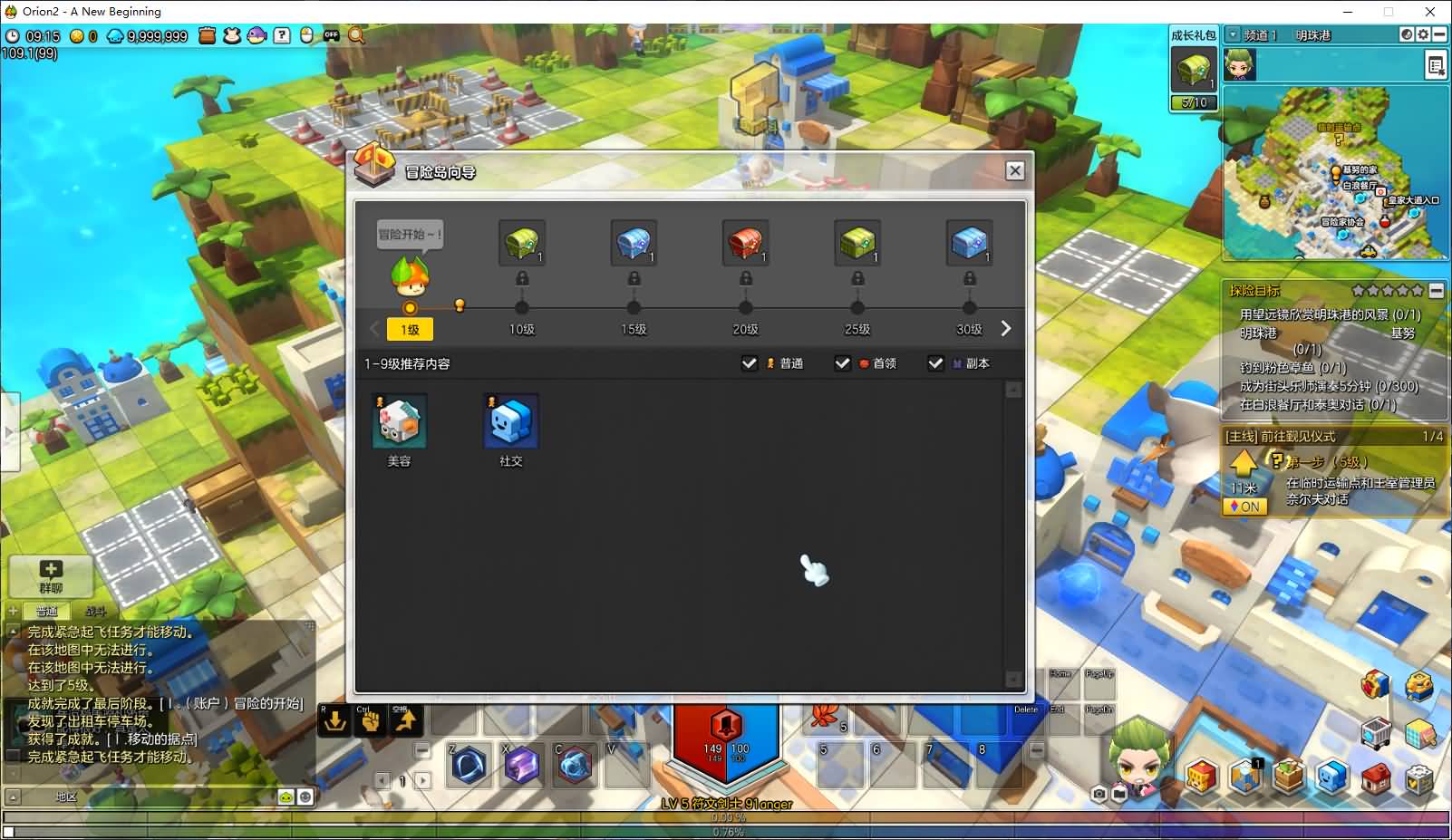Toggle the 首领 boss filter checkbox

[x=843, y=363]
